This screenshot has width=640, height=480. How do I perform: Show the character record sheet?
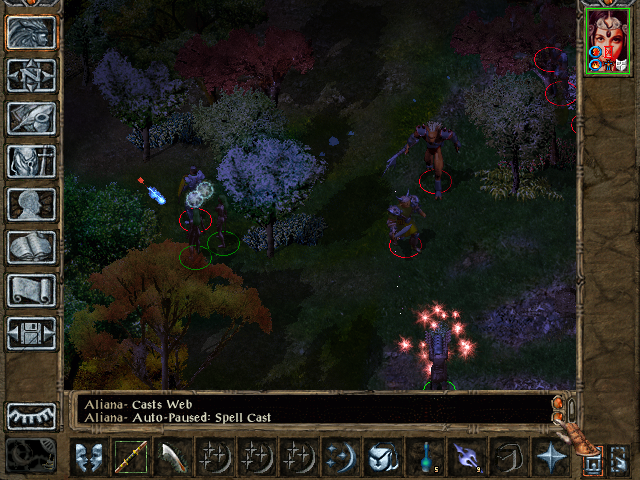point(31,204)
